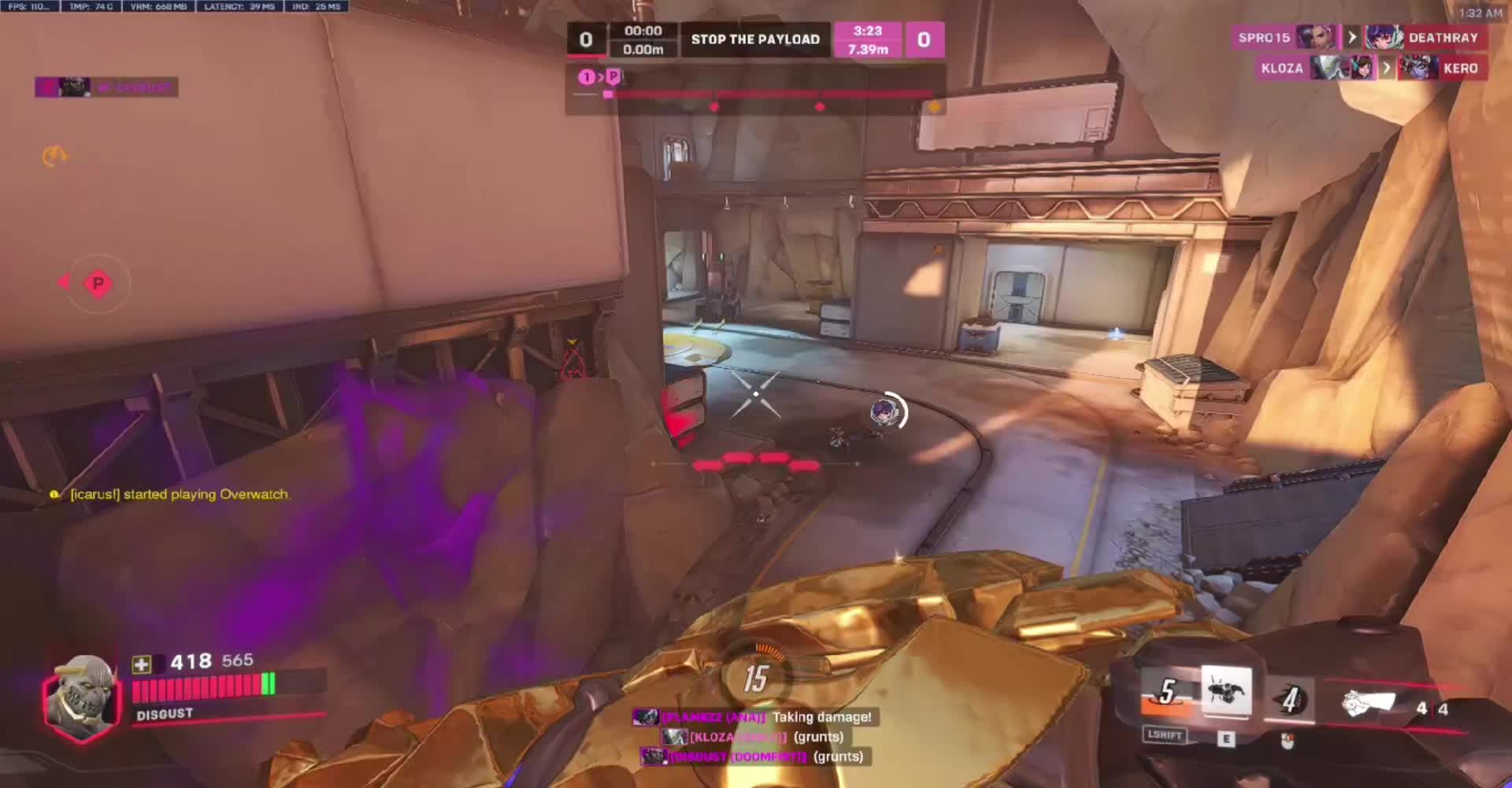
Task: Click the orange curved arrow icon
Action: pos(54,157)
